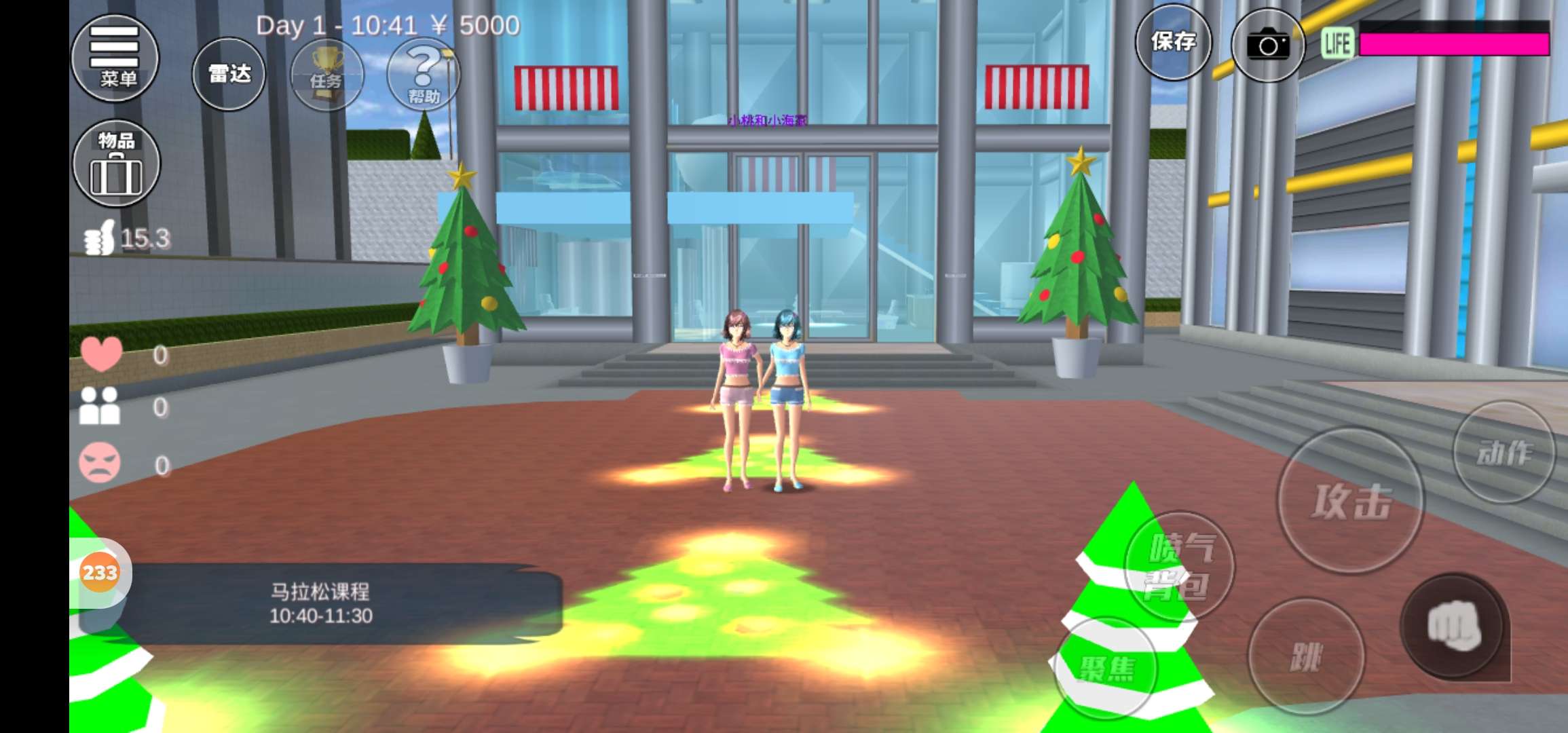Save the game with 保存
The height and width of the screenshot is (733, 1568).
1173,42
